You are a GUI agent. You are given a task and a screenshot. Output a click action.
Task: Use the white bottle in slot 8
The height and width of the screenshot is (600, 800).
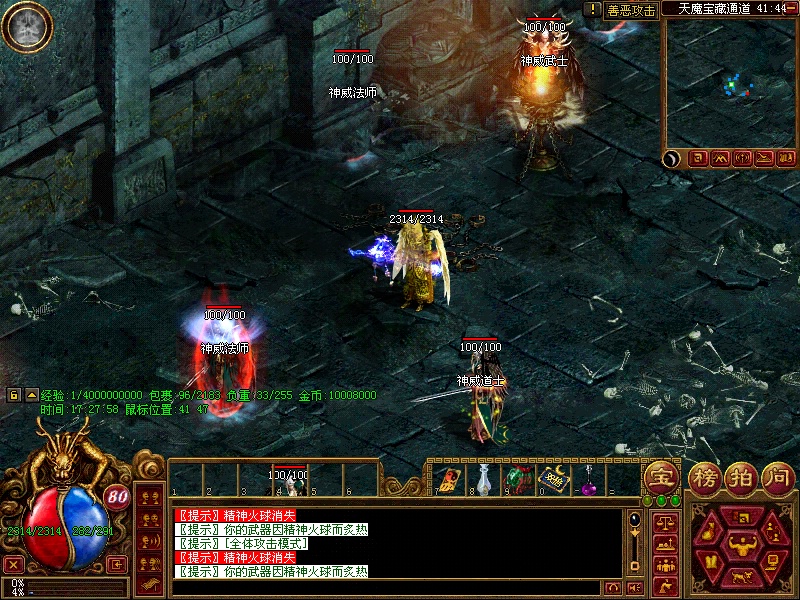tap(483, 480)
